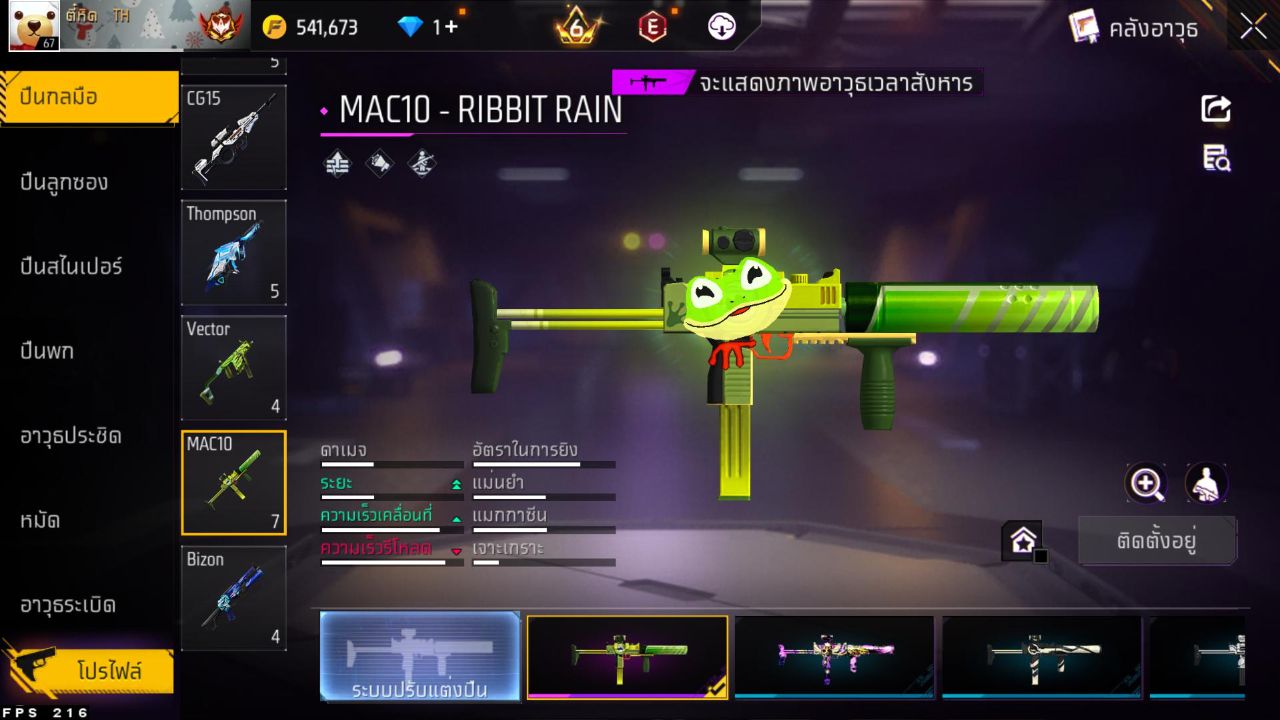
Task: Select the Thompson weapon thumbnail
Action: (x=233, y=252)
